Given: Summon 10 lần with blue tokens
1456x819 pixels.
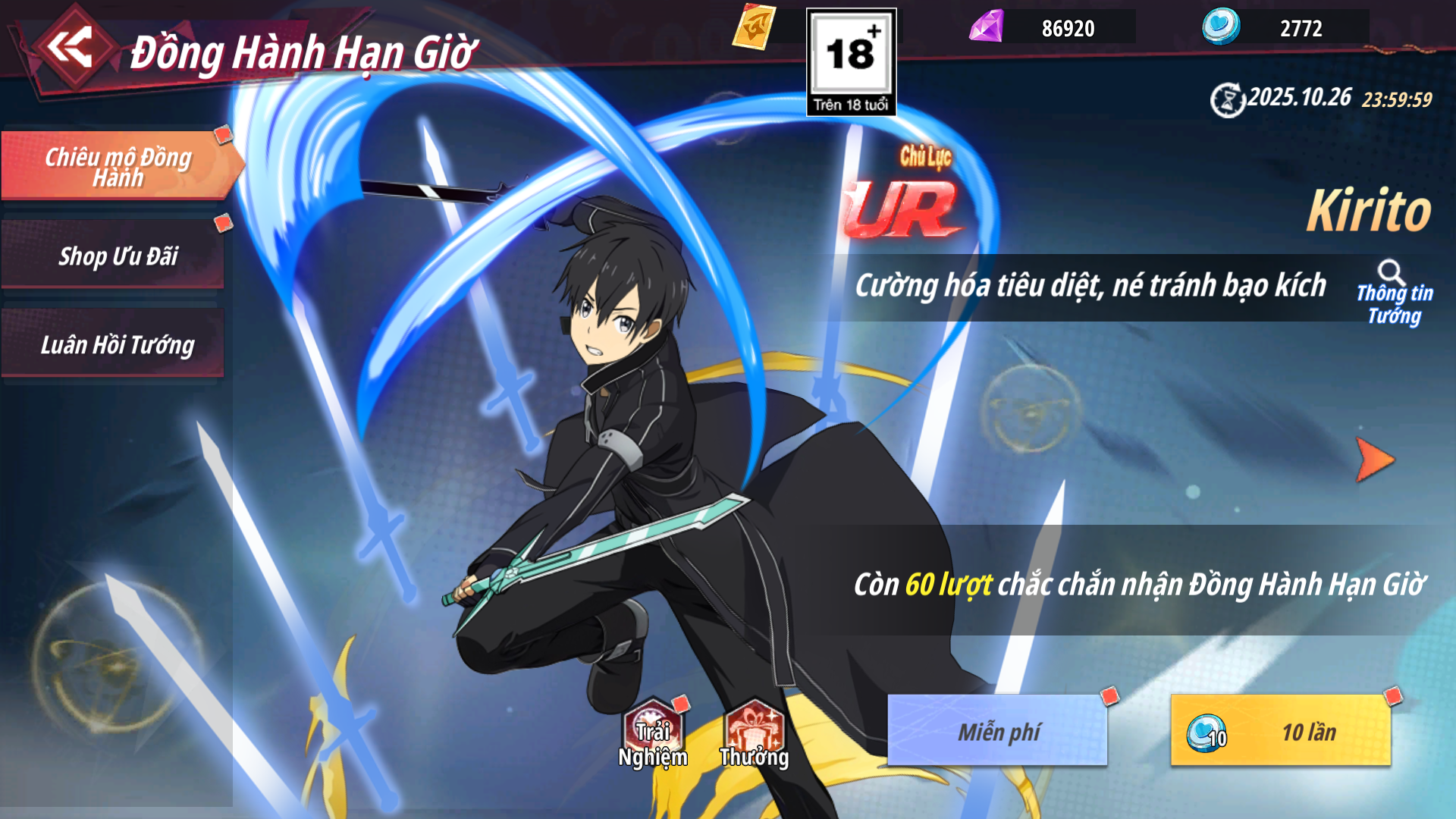Looking at the screenshot, I should [1281, 732].
